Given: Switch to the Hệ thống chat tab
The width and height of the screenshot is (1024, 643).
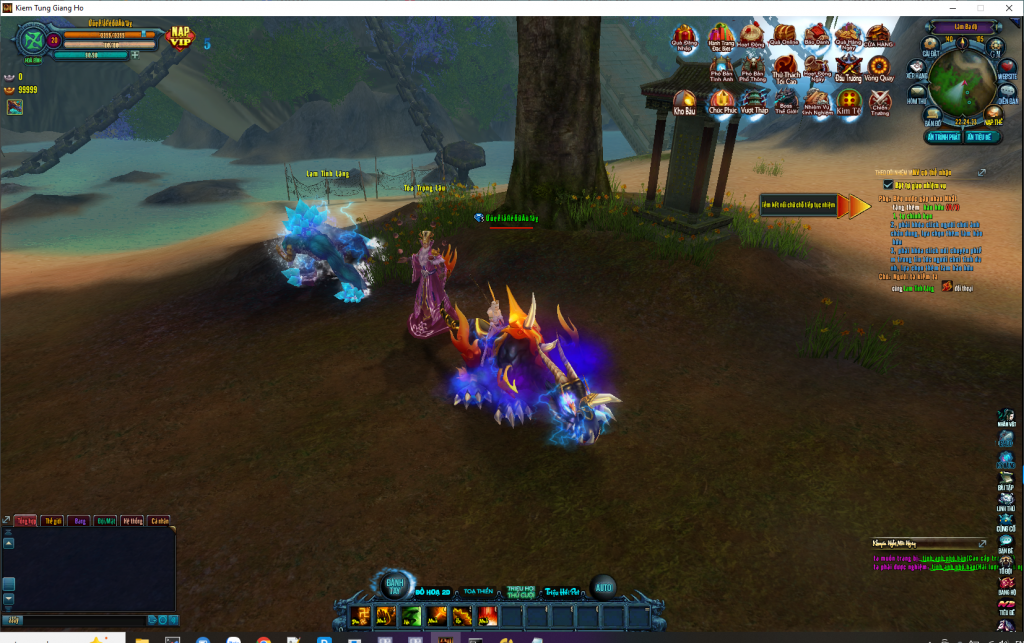Looking at the screenshot, I should [x=132, y=521].
